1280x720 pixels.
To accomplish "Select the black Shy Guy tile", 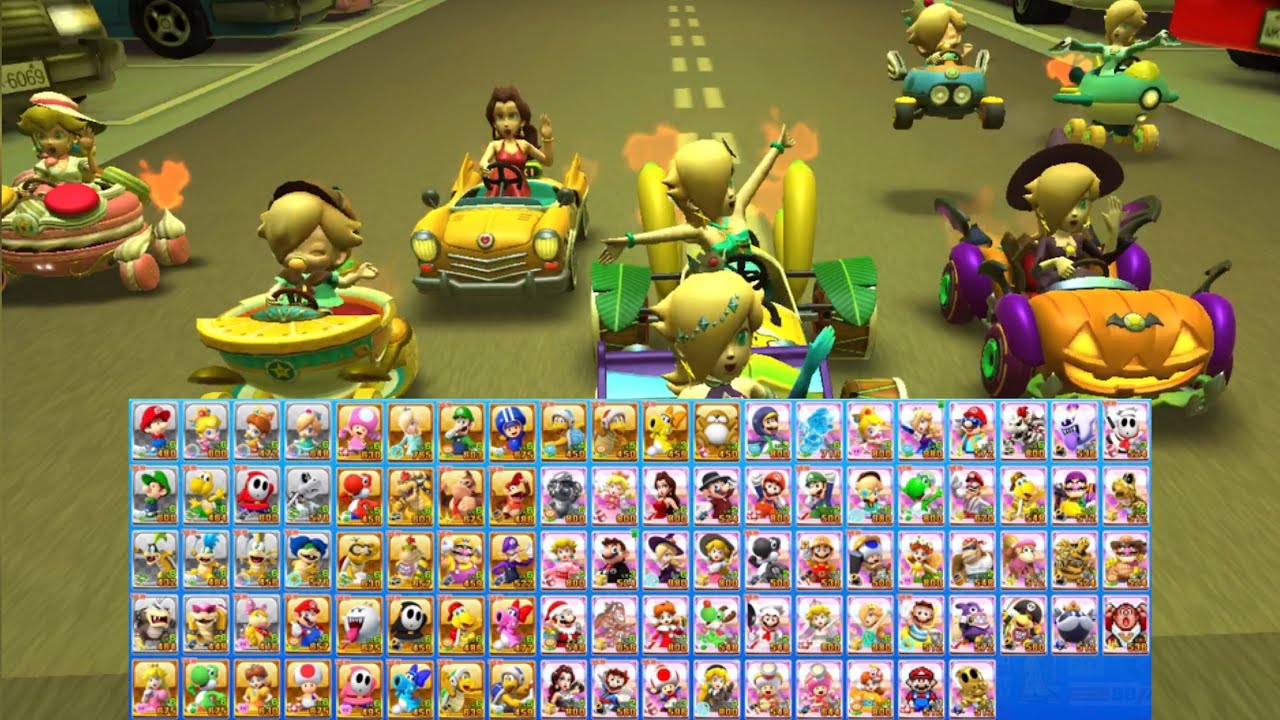I will click(410, 623).
